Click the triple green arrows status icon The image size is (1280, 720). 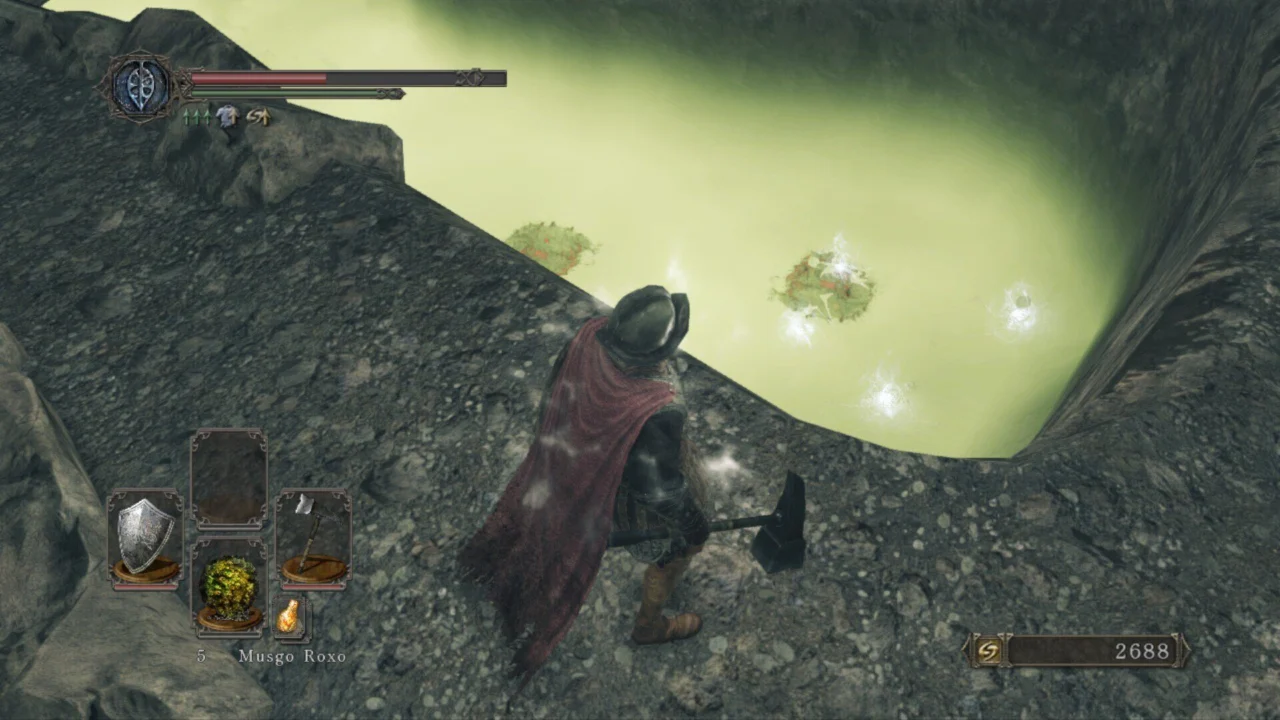click(196, 116)
